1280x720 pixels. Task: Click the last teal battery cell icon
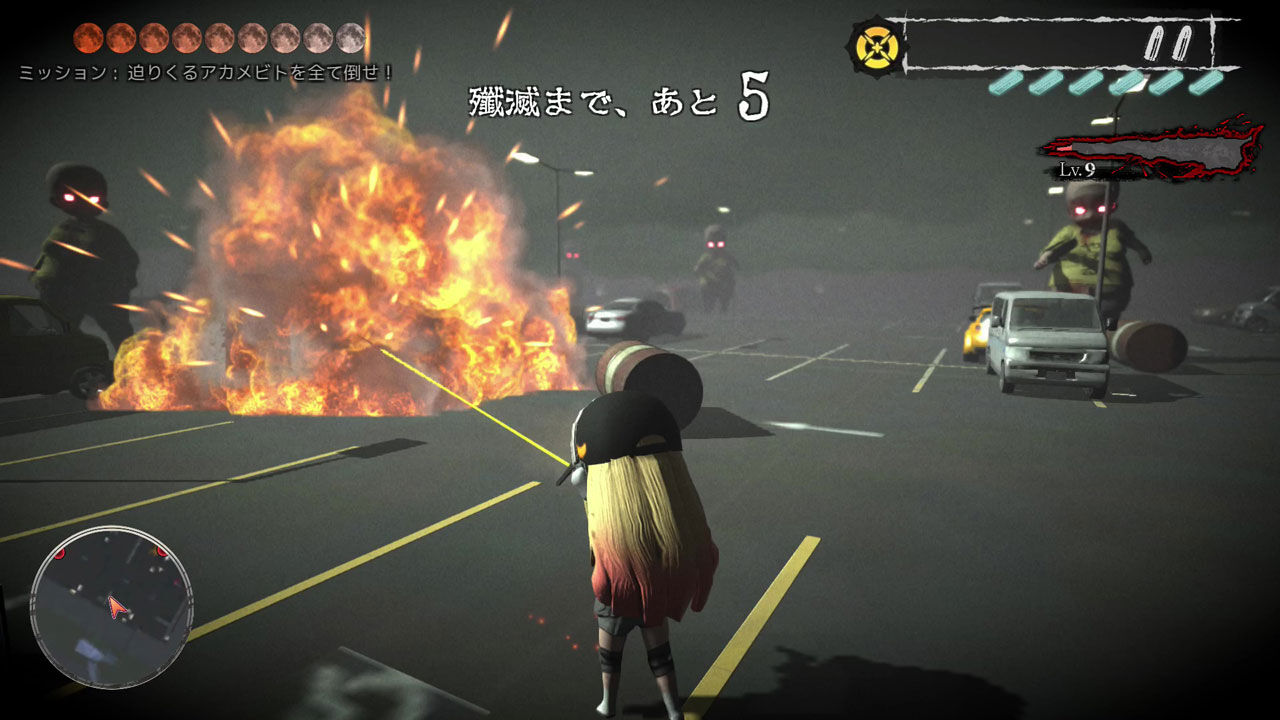click(x=1206, y=83)
